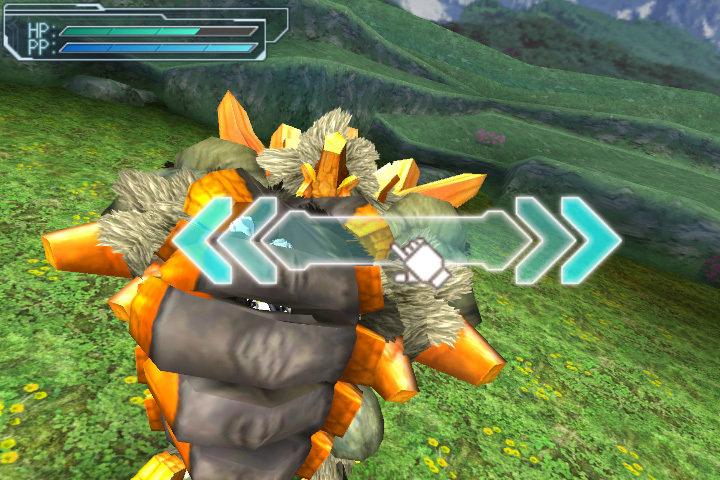This screenshot has height=480, width=720.
Task: Tap the left-pointing double chevron arrows
Action: point(222,241)
